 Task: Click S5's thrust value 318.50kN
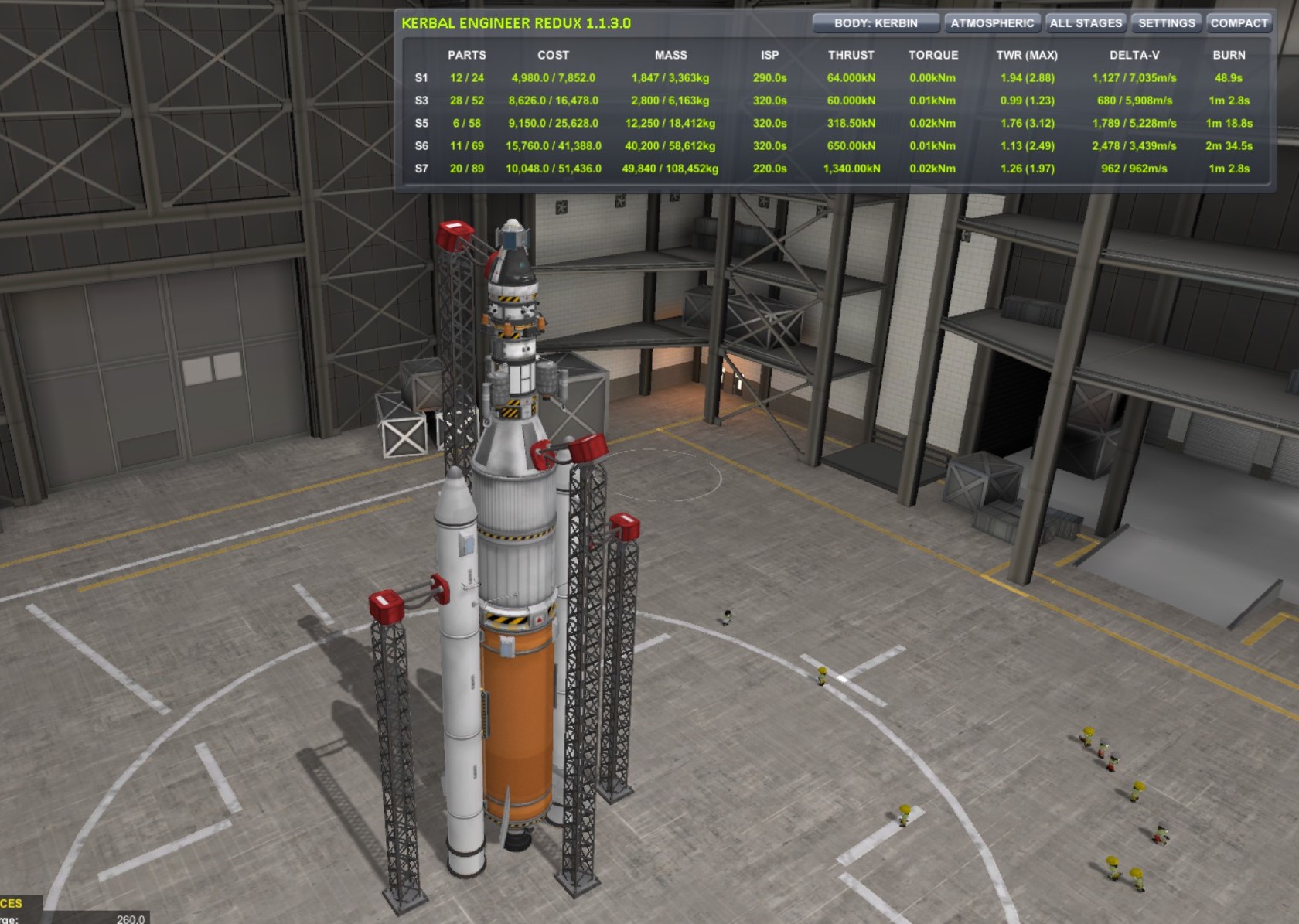850,123
